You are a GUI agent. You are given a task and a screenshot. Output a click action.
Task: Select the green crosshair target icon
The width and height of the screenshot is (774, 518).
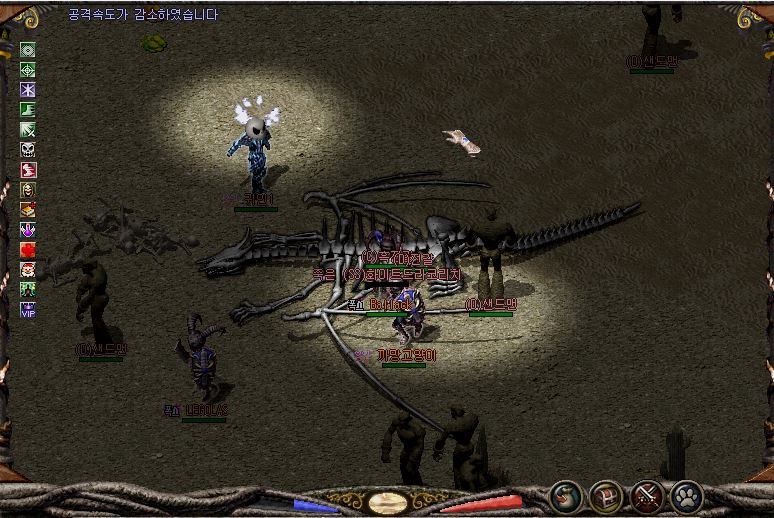[28, 69]
